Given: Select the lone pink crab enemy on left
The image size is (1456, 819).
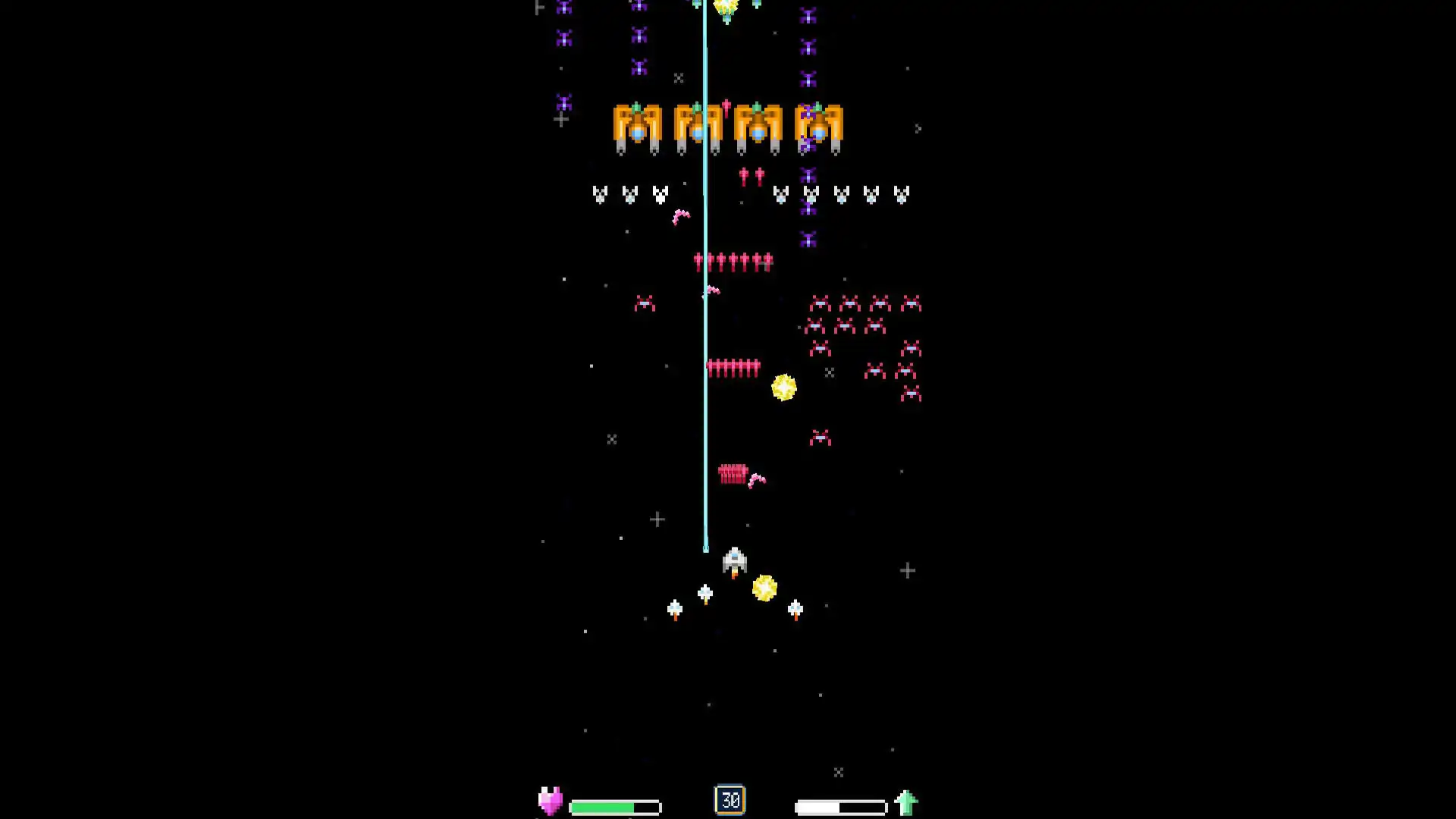Looking at the screenshot, I should coord(645,303).
